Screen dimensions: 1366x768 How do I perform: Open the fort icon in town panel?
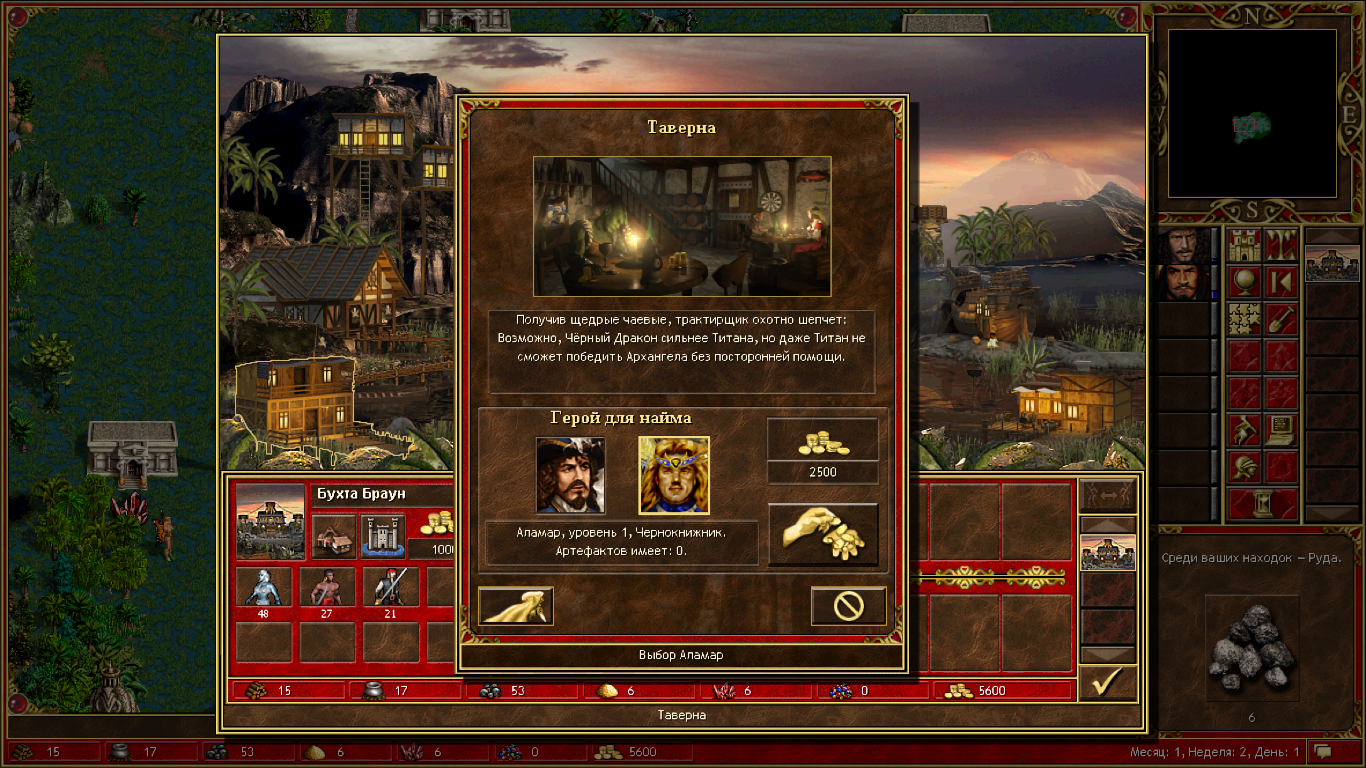click(382, 537)
